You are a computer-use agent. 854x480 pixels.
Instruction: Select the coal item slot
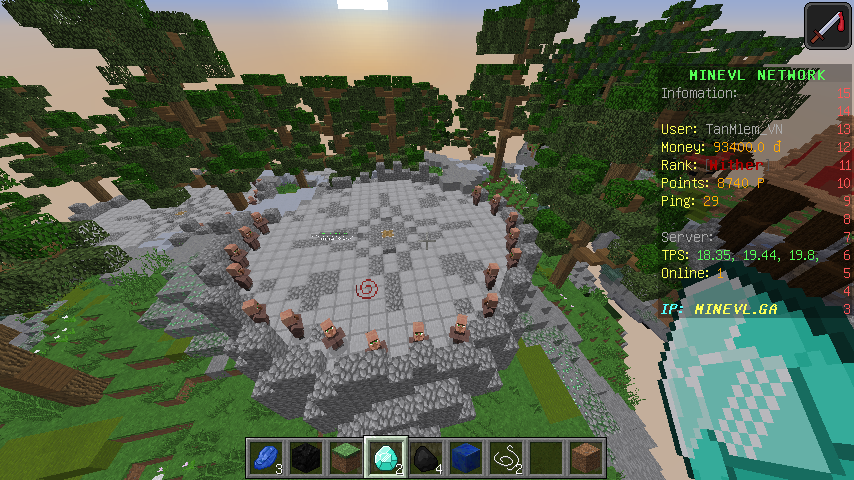pyautogui.click(x=426, y=458)
